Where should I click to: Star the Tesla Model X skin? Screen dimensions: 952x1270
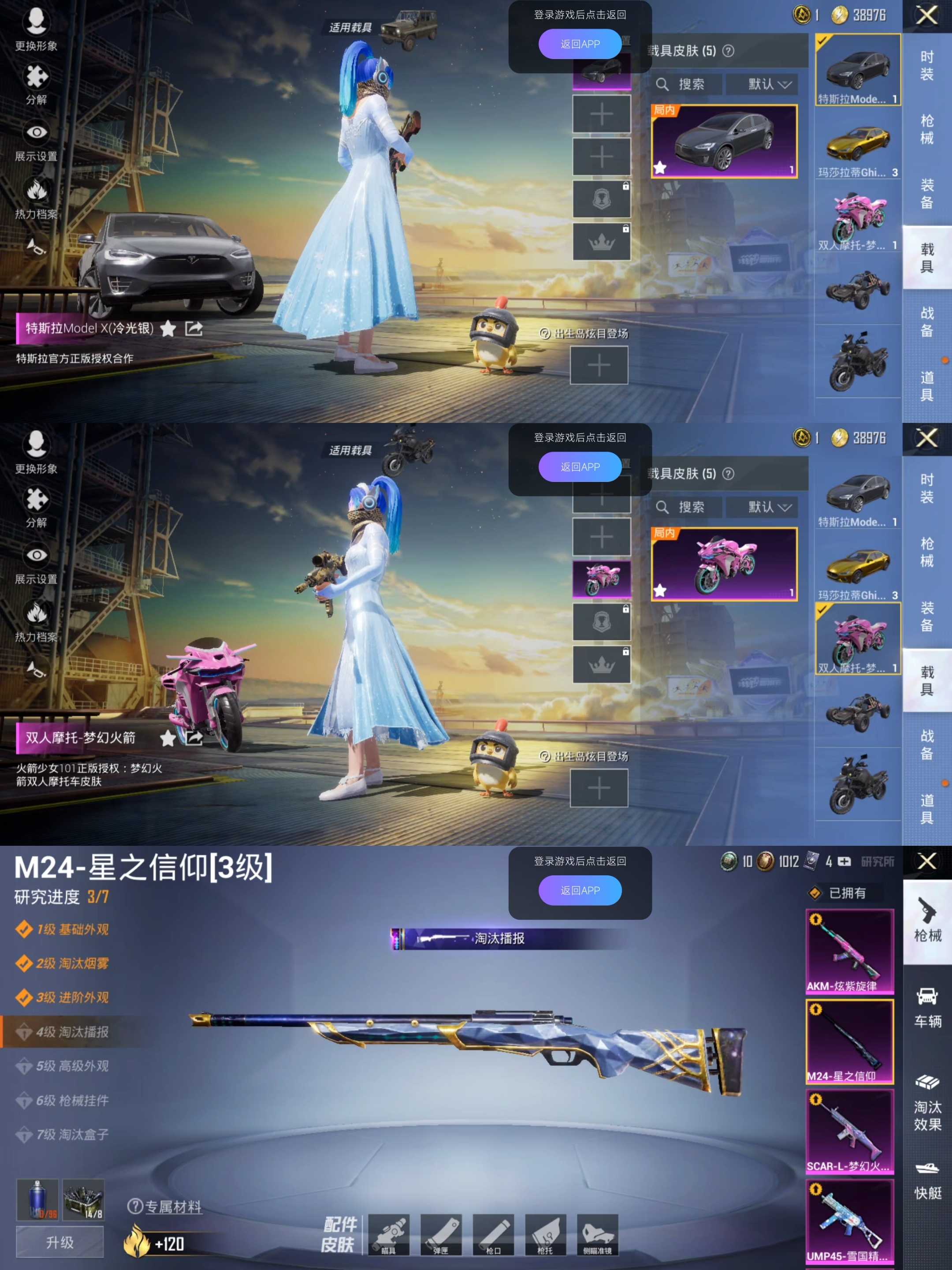click(x=168, y=329)
